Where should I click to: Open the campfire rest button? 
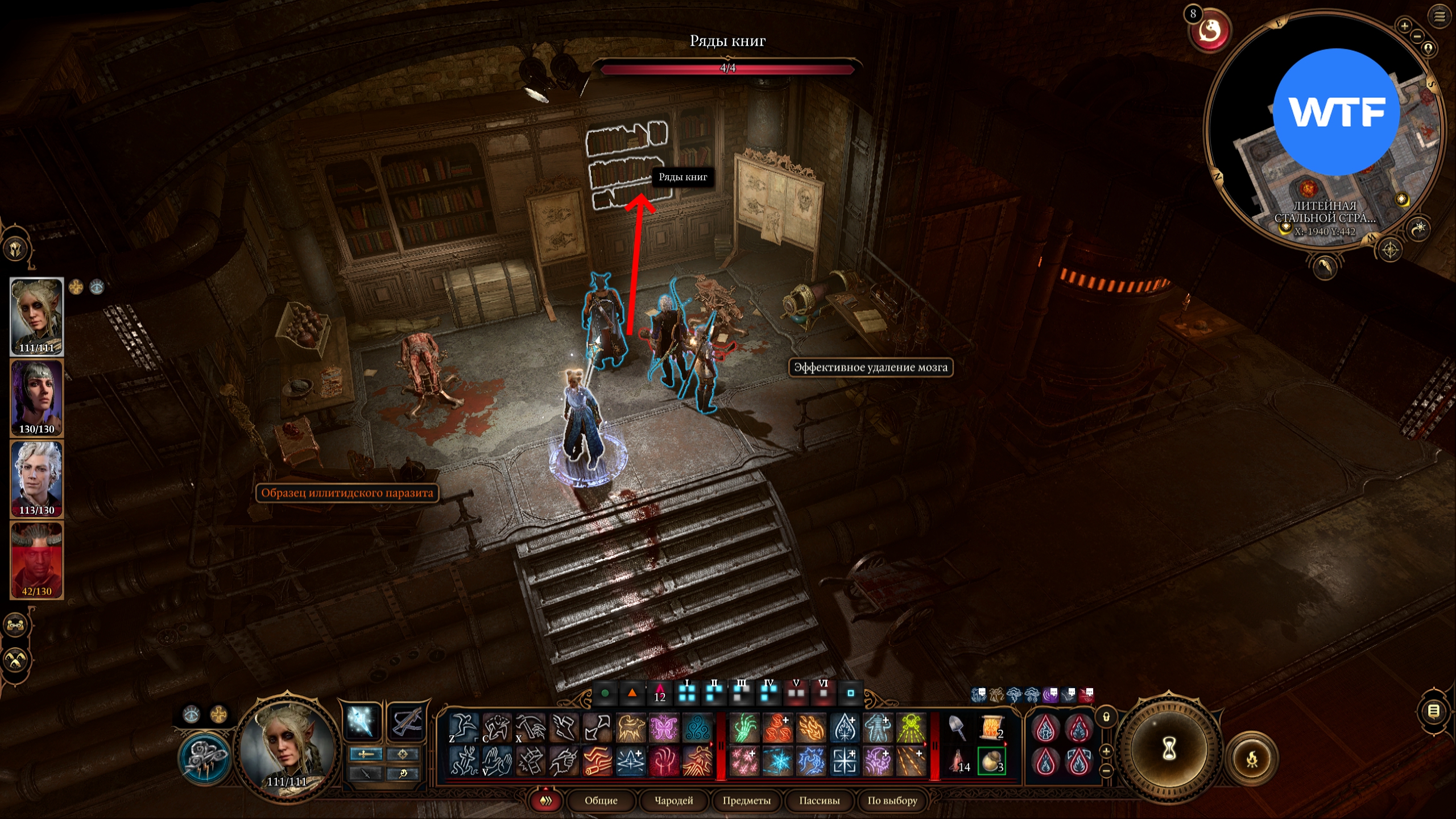(x=1252, y=759)
